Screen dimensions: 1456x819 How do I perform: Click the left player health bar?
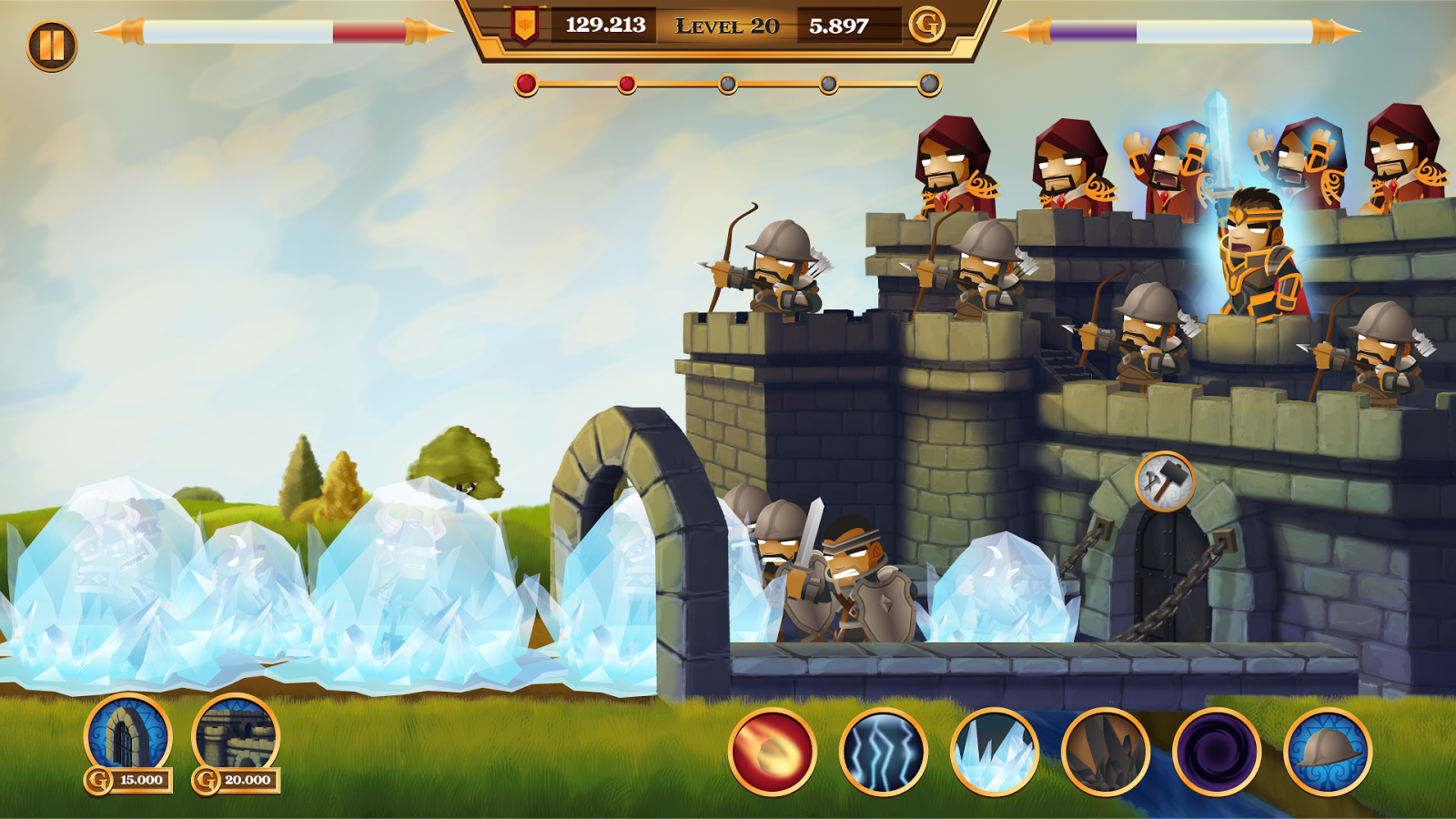(264, 34)
